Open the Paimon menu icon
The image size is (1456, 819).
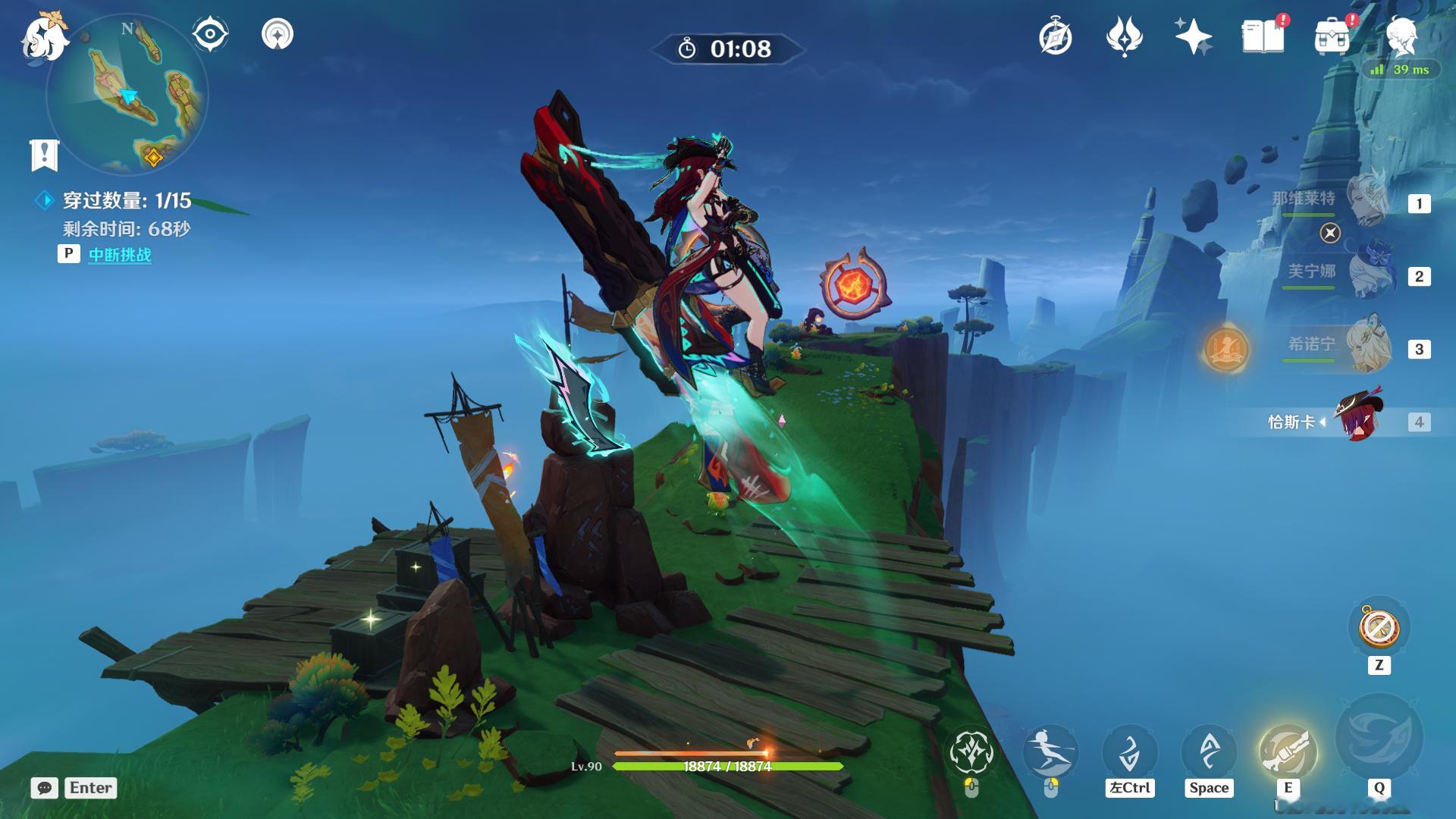point(44,36)
